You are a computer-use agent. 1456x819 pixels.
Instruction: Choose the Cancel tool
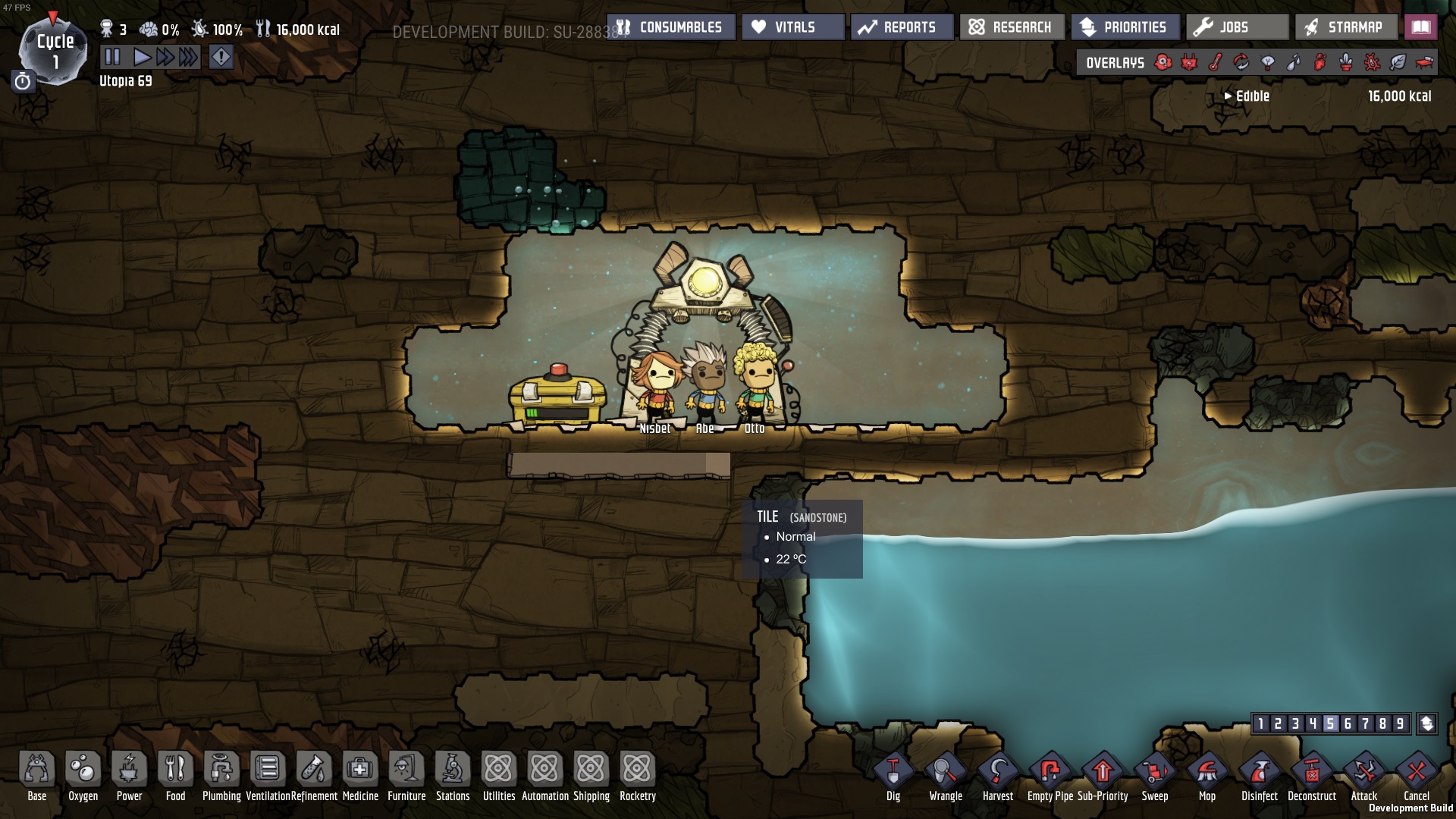tap(1416, 775)
